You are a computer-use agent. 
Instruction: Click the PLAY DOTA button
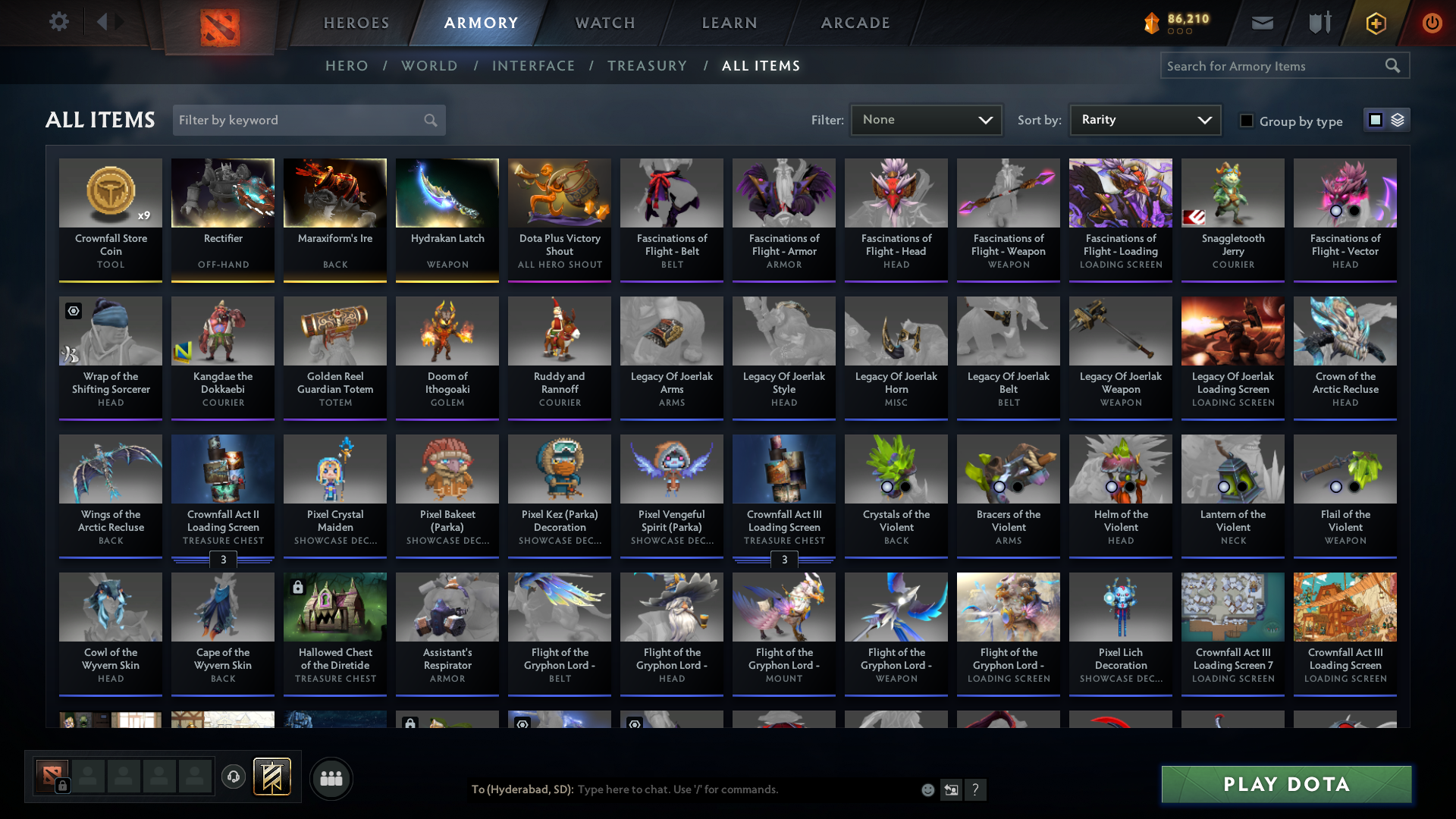coord(1285,785)
